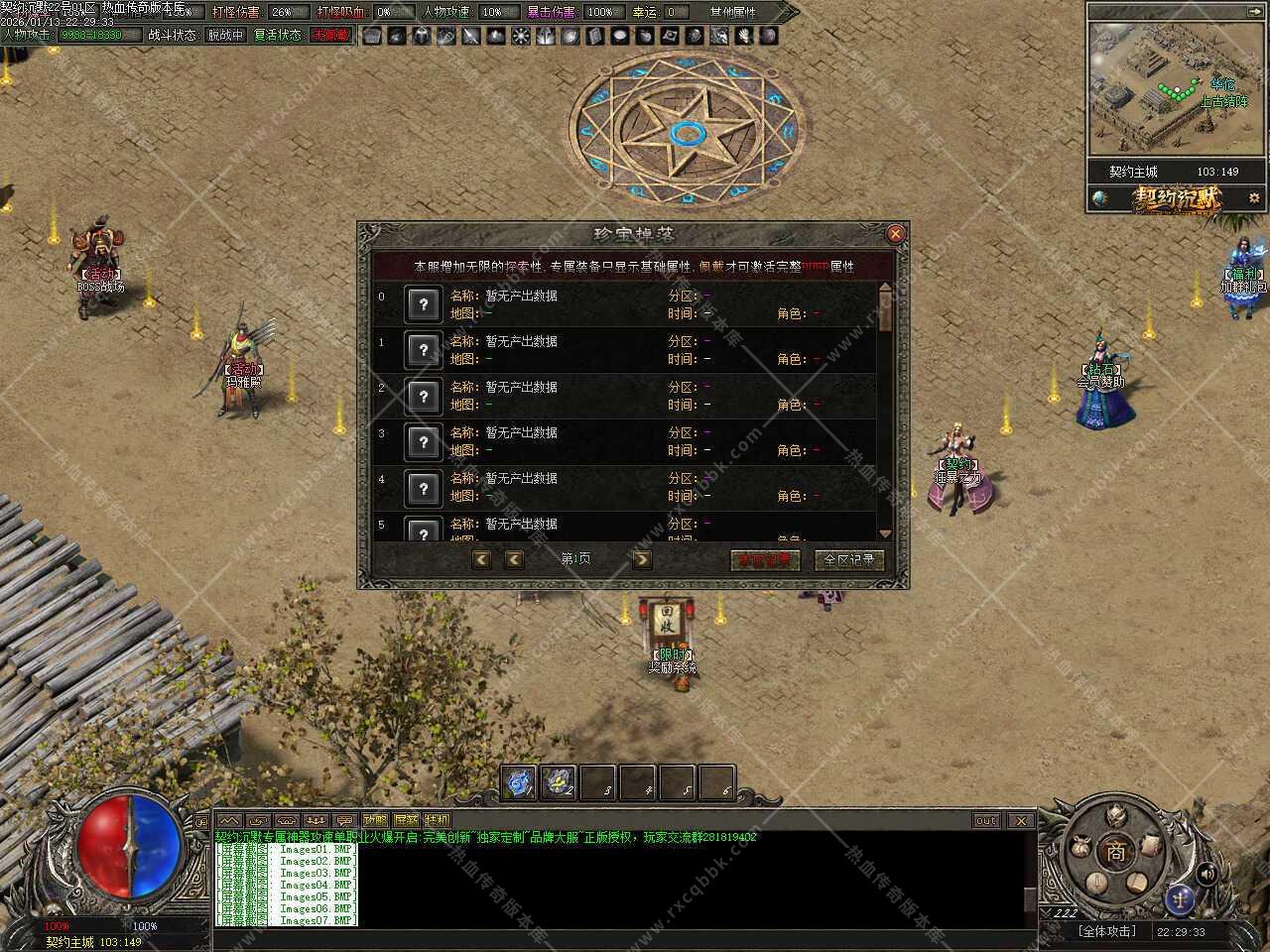Close the 珍宝掉落 treasure drop window

895,234
